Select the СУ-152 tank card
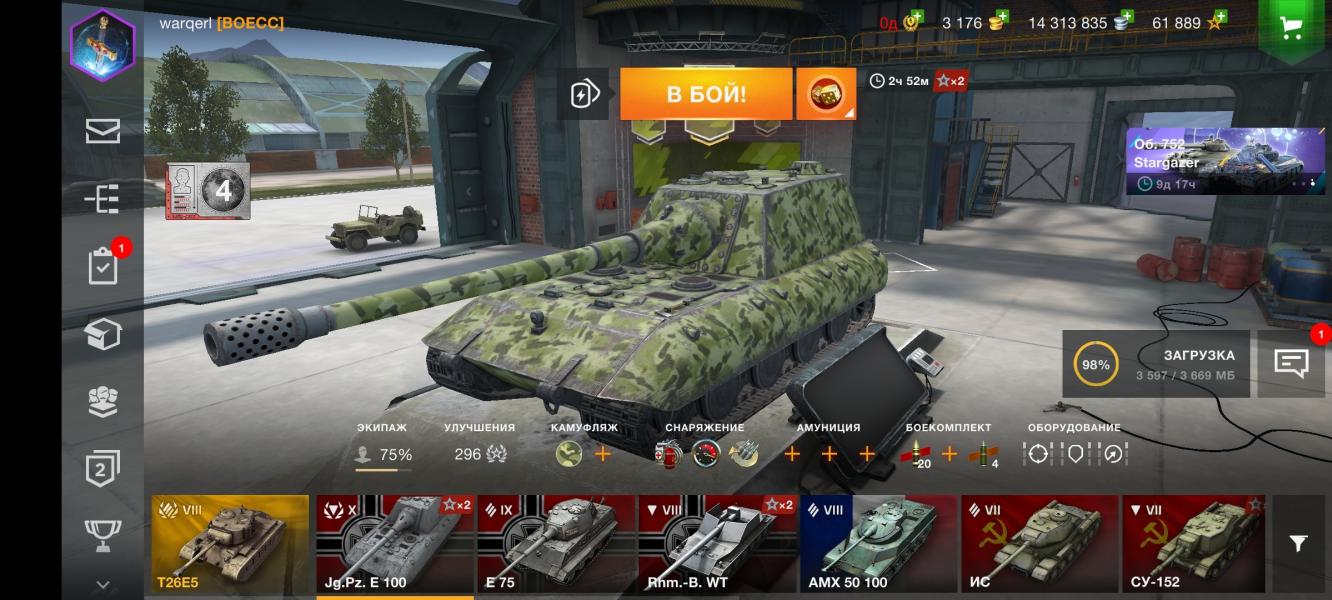This screenshot has height=600, width=1332. click(x=1193, y=545)
